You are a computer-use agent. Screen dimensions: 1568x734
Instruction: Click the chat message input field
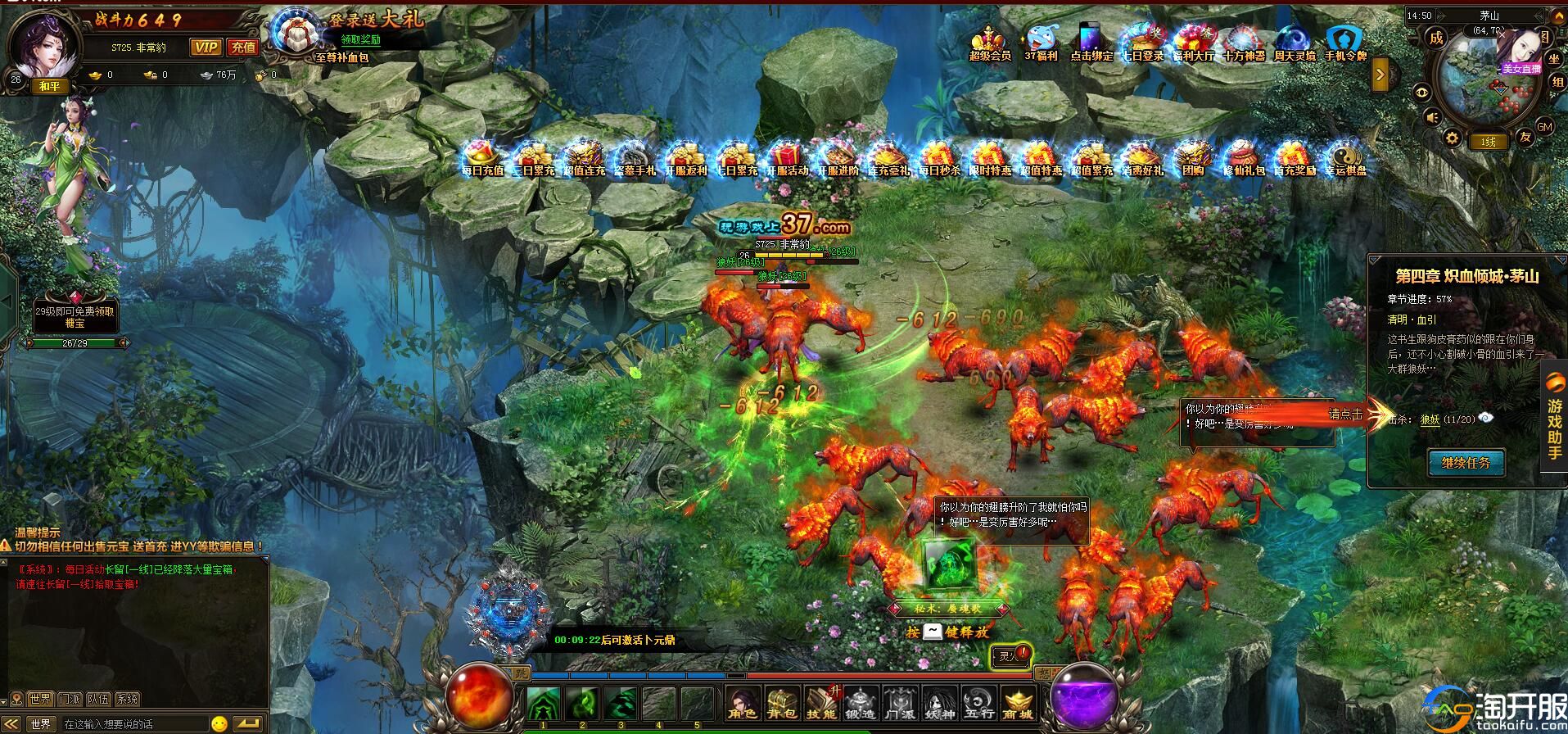click(131, 724)
